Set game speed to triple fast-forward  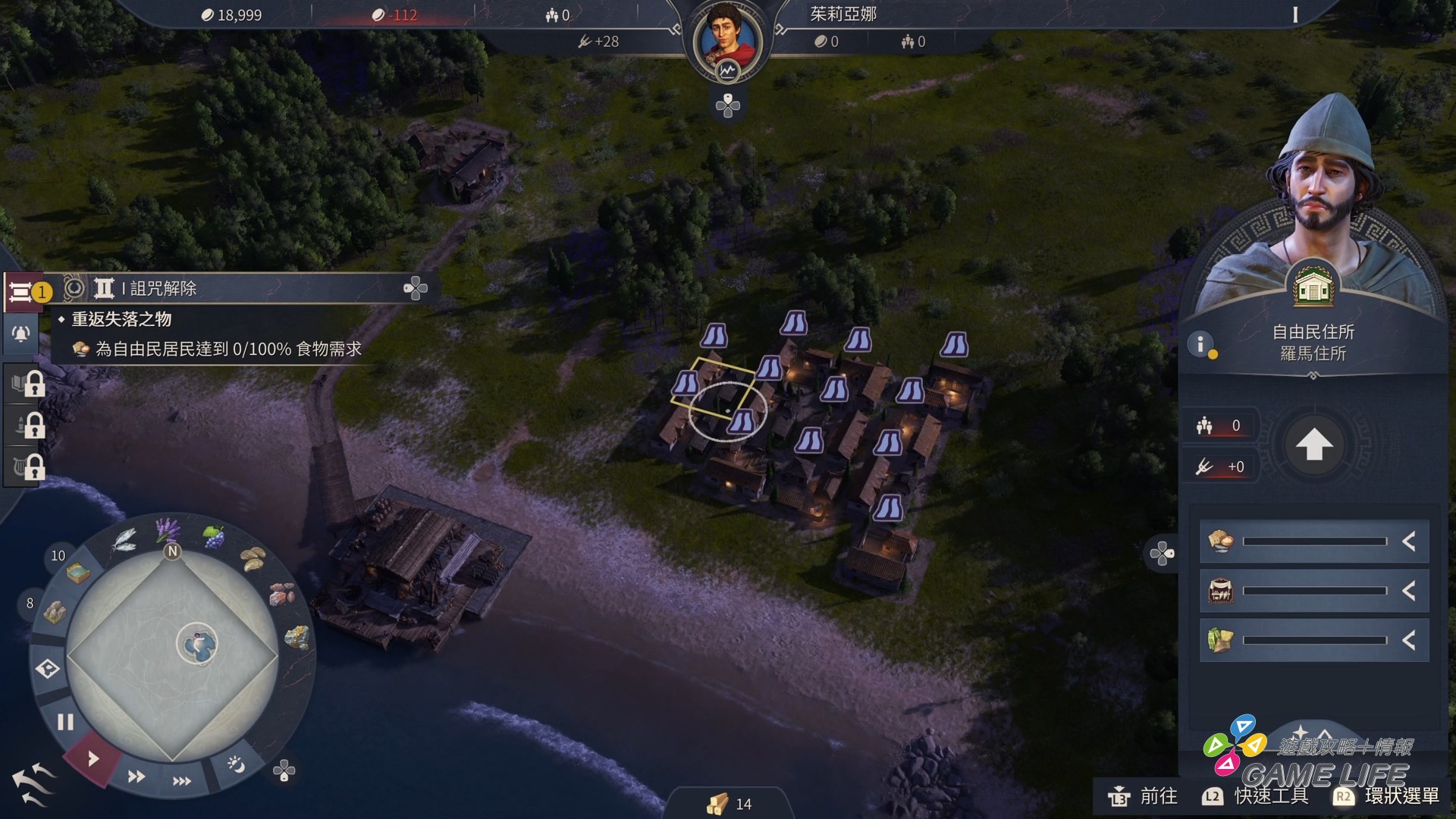pyautogui.click(x=182, y=781)
